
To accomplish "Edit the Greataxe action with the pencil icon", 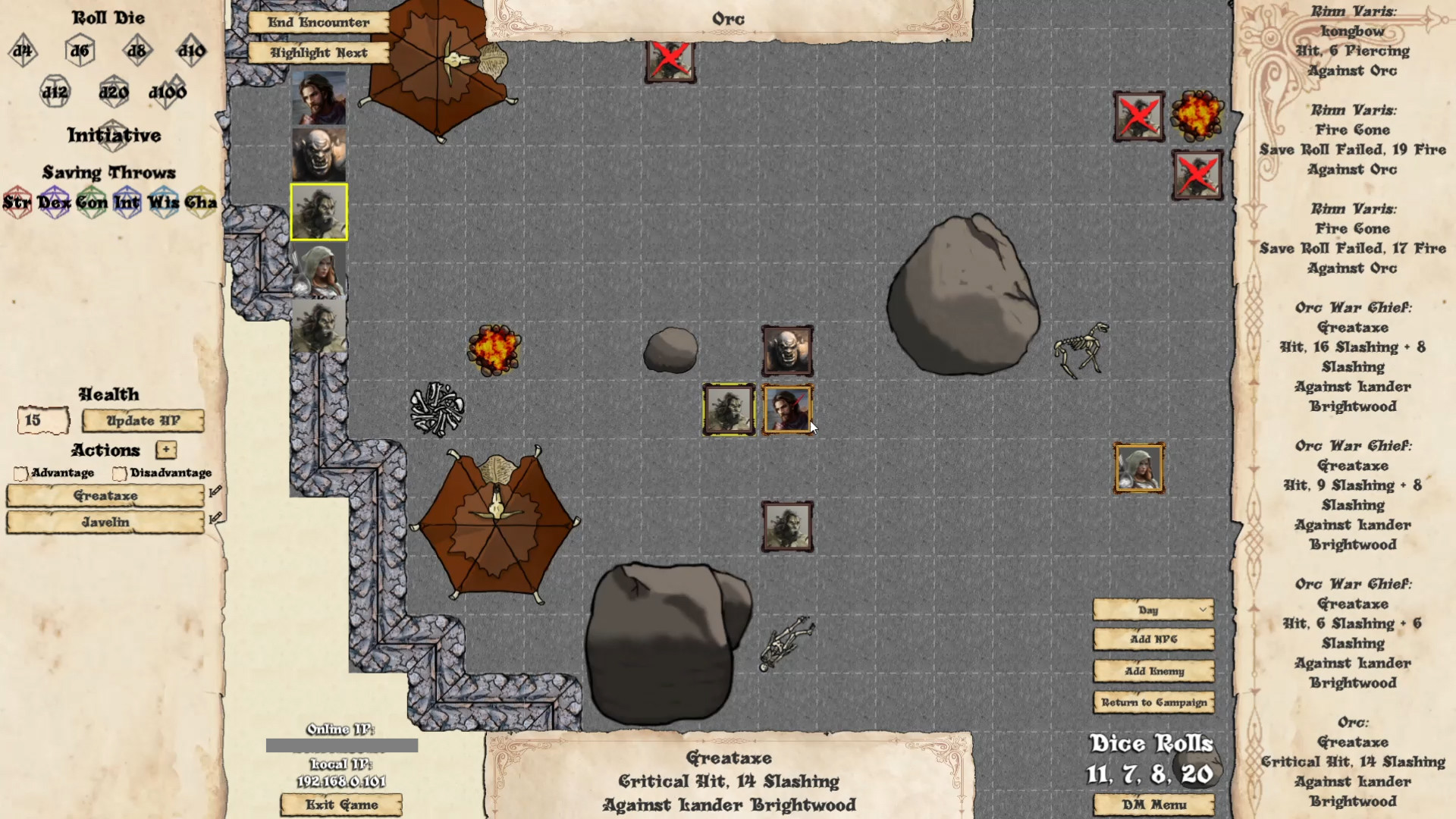I will pos(215,491).
